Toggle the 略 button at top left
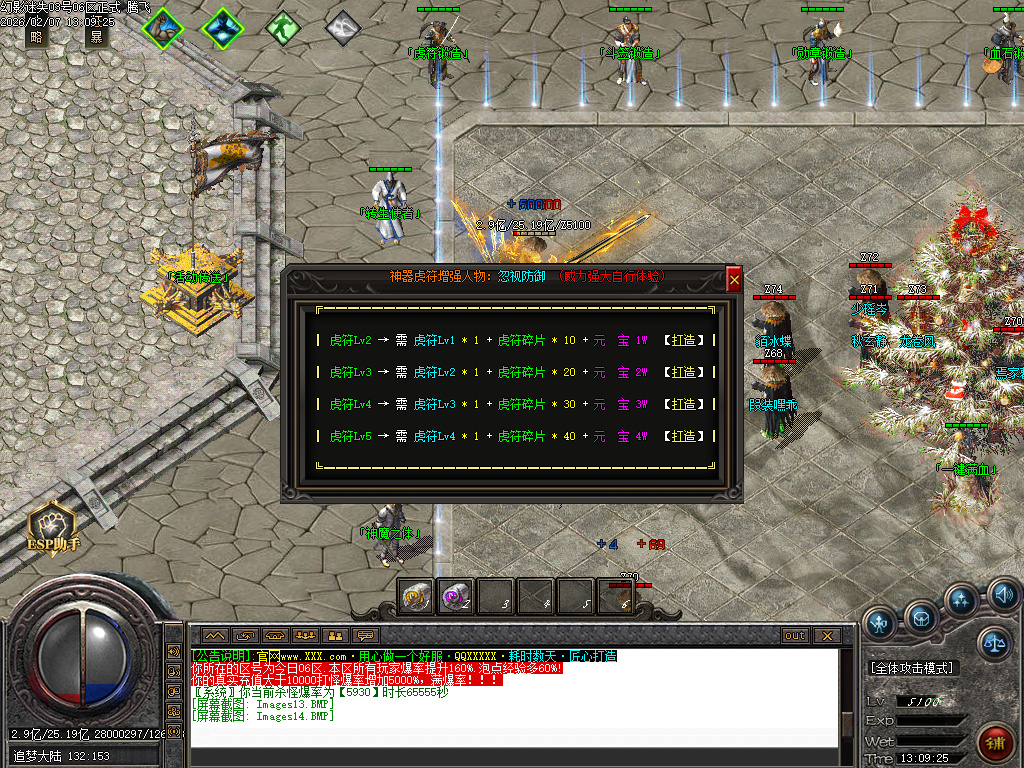 37,38
